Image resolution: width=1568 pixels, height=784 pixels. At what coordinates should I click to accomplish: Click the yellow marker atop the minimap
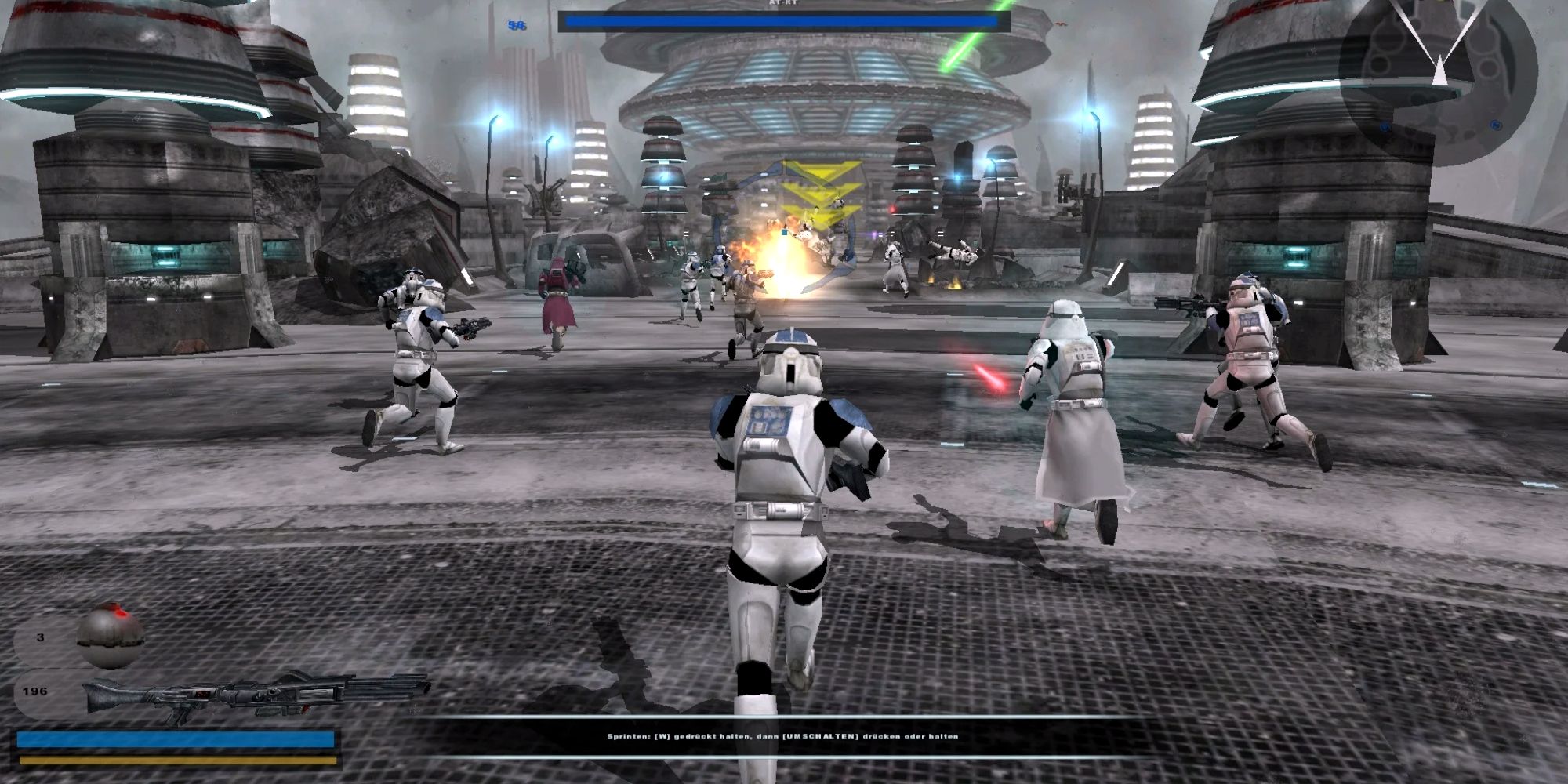pos(1439,3)
